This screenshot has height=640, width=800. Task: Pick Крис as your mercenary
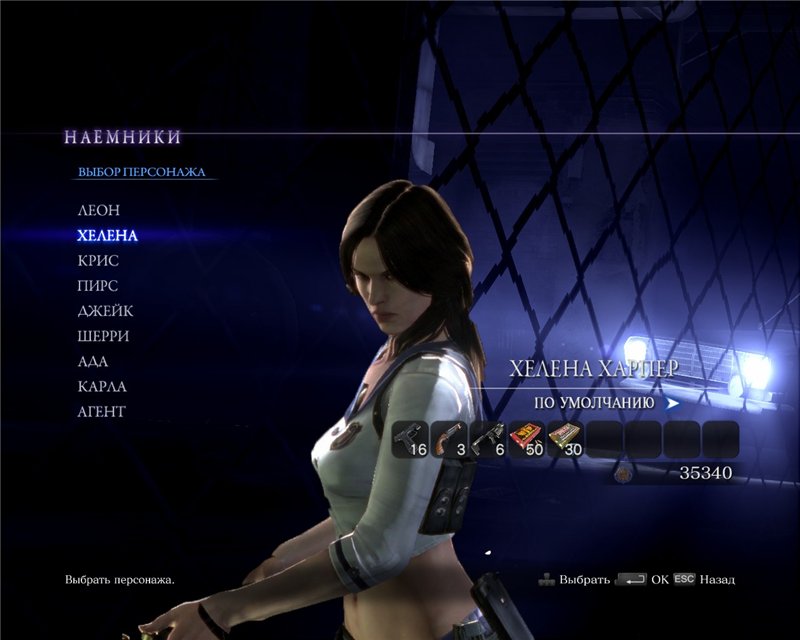pos(98,261)
